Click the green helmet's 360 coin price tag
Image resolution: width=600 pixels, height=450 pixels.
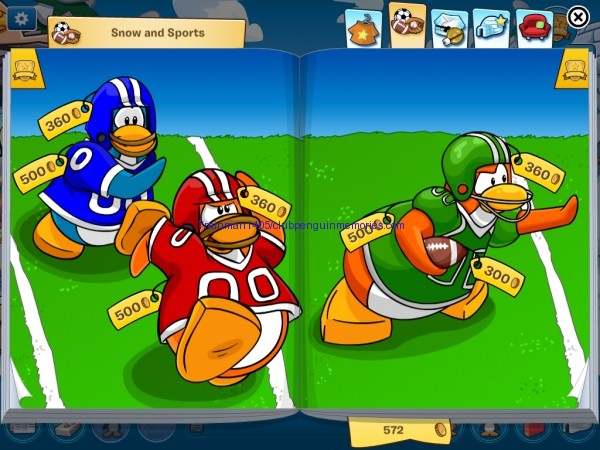pos(538,172)
